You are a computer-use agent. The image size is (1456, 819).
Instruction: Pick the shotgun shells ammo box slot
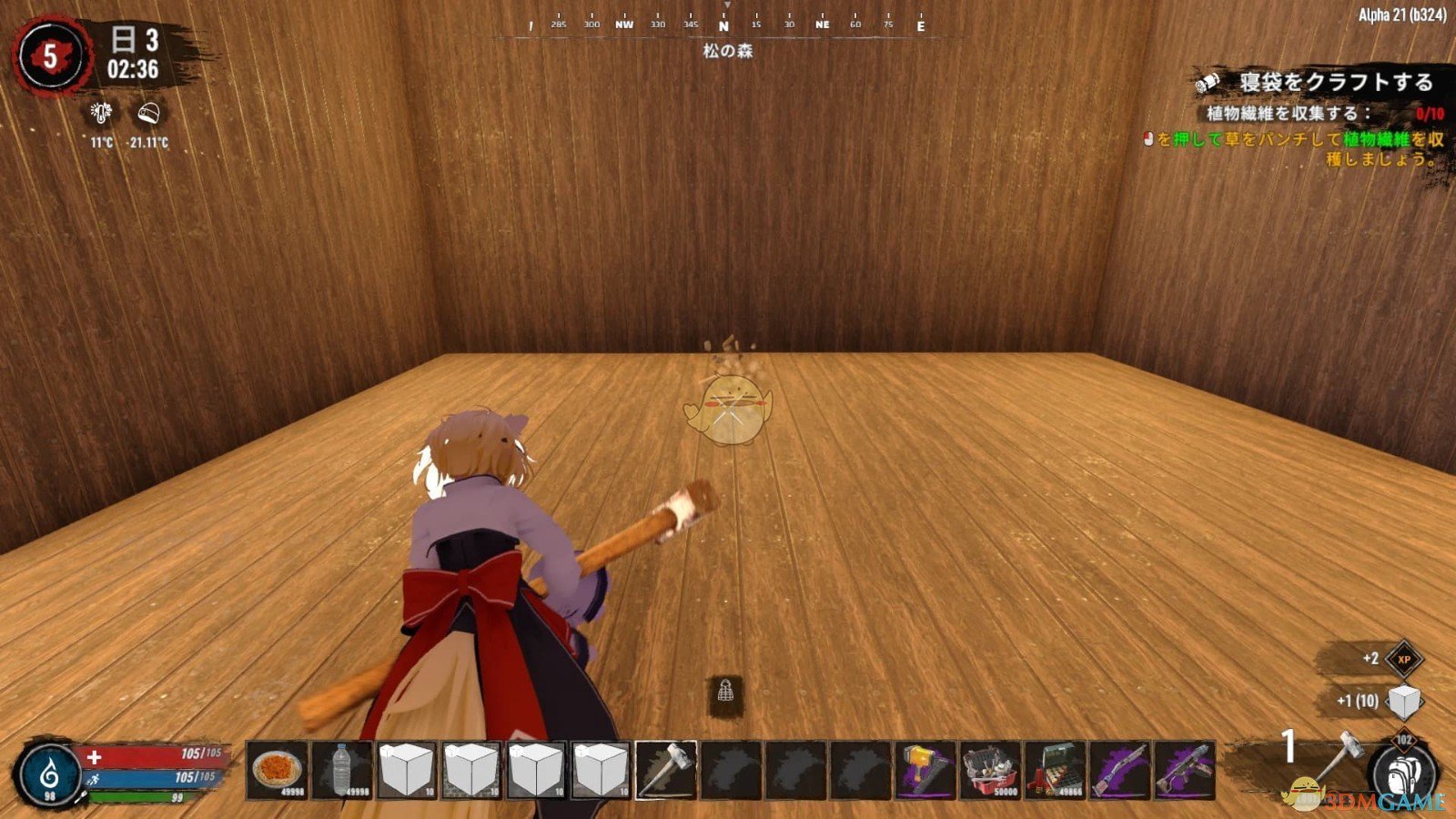1055,770
